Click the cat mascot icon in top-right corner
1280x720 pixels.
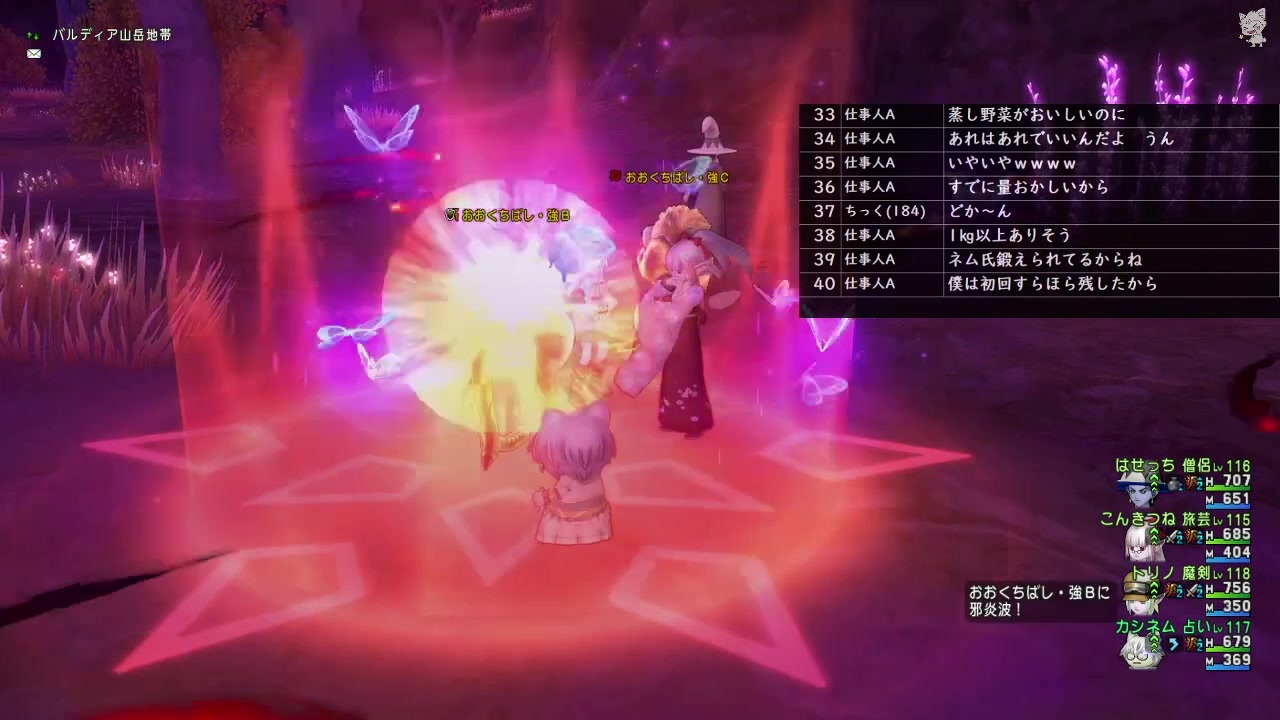tap(1253, 28)
